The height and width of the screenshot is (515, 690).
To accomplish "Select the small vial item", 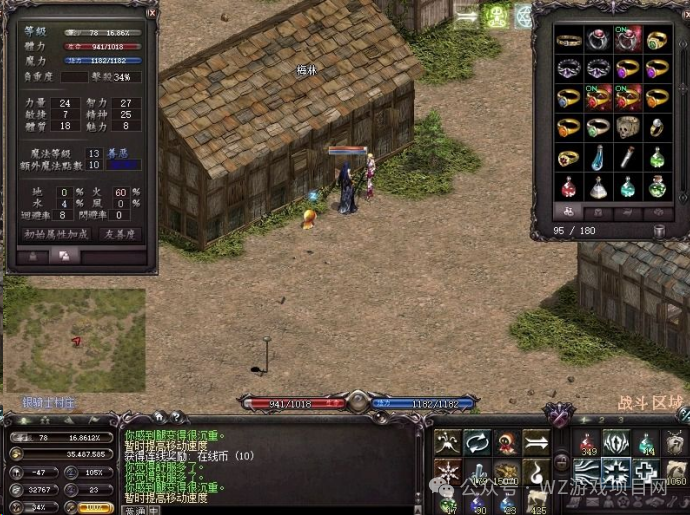I will [x=626, y=157].
